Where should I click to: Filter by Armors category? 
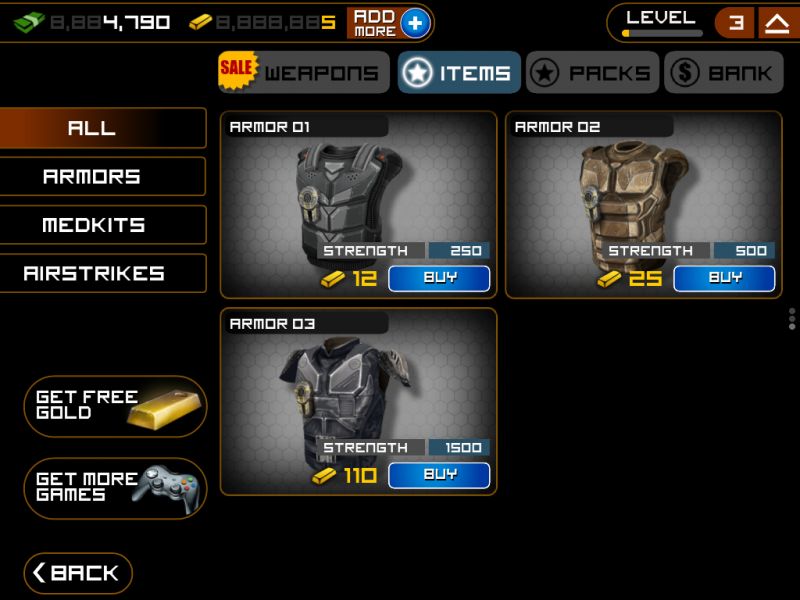coord(103,177)
